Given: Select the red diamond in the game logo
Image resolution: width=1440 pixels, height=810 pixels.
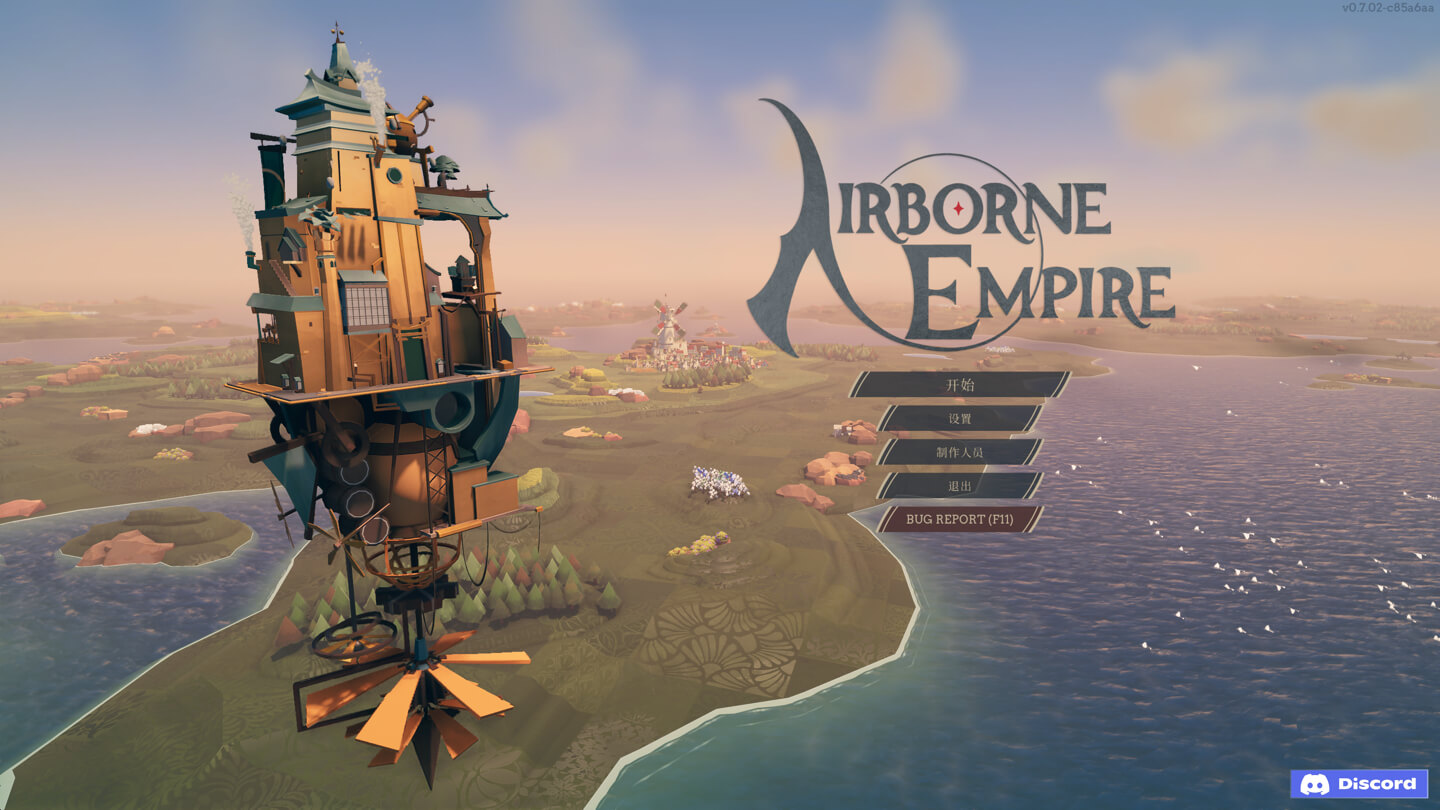Looking at the screenshot, I should (957, 207).
